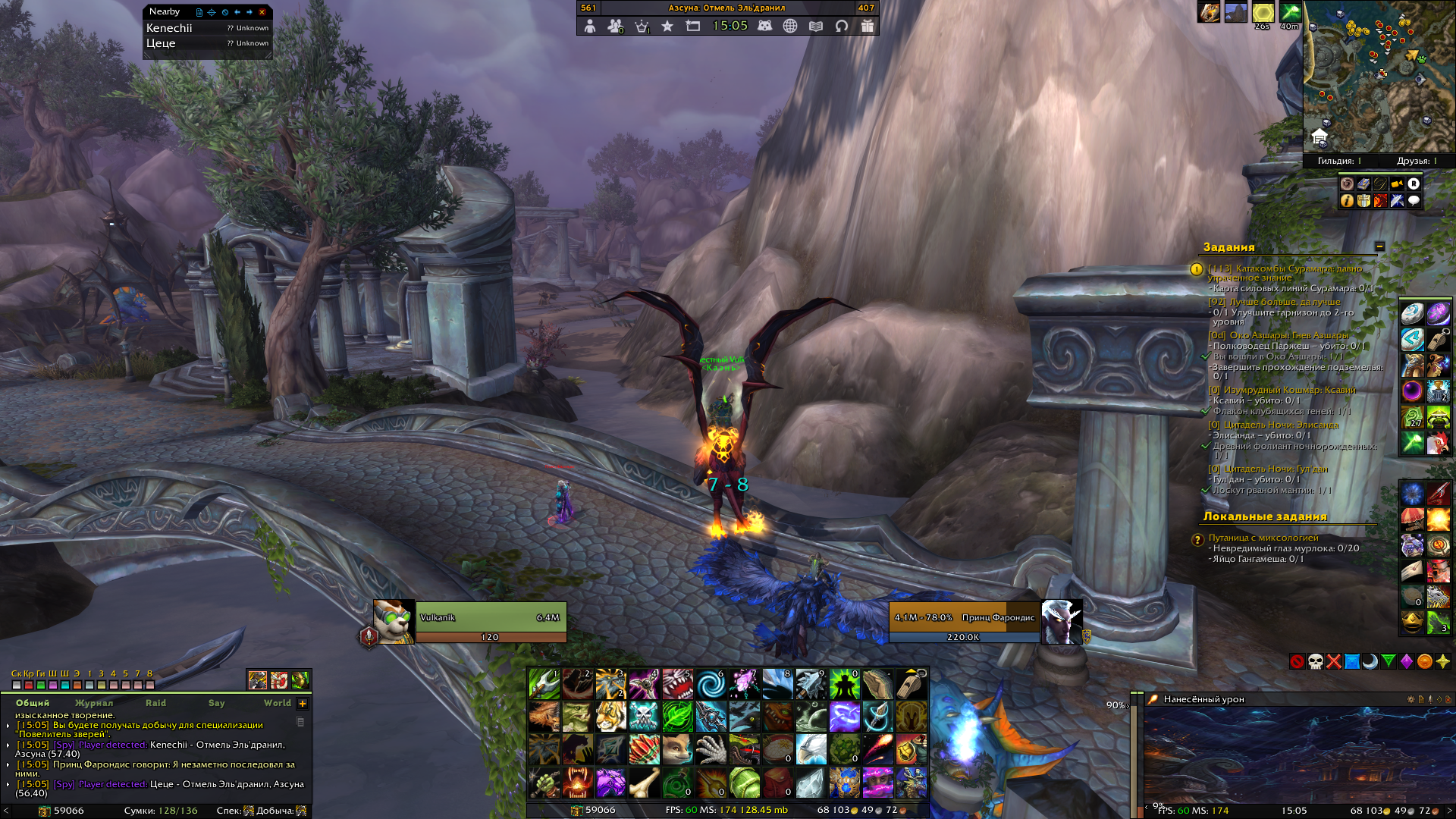Viewport: 1456px width, 819px height.
Task: Select the Путаница с миксологией world quest
Action: pos(1263,538)
